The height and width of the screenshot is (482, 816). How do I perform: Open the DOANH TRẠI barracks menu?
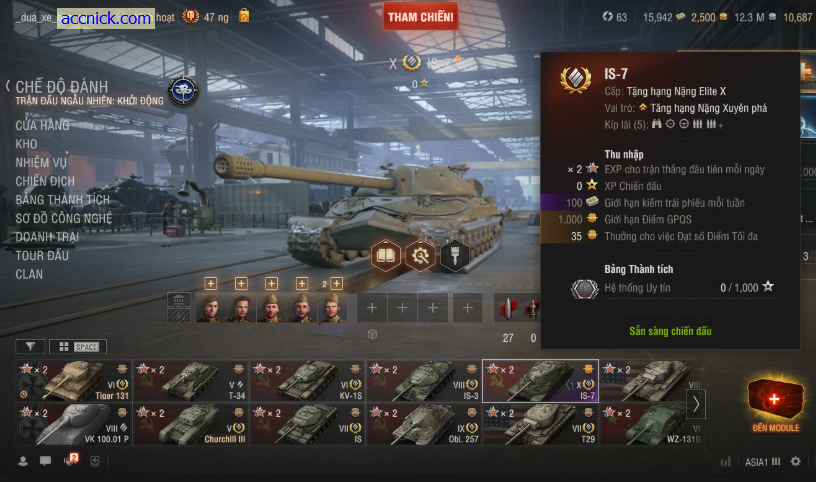49,237
